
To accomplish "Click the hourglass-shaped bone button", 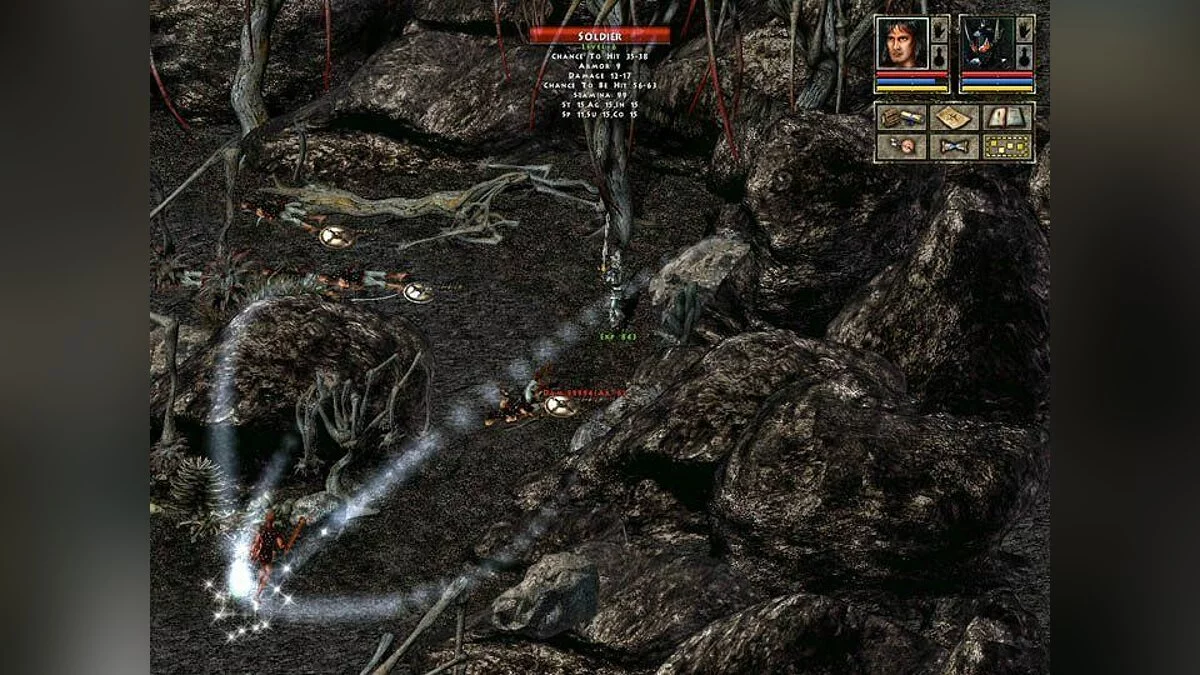I will [953, 147].
